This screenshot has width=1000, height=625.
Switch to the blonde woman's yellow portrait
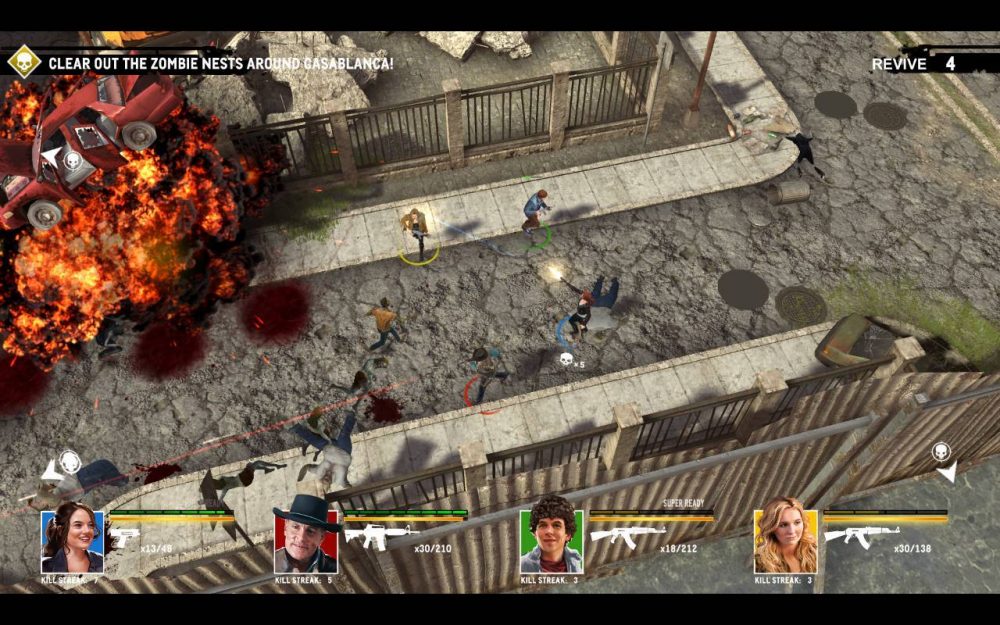click(x=785, y=541)
